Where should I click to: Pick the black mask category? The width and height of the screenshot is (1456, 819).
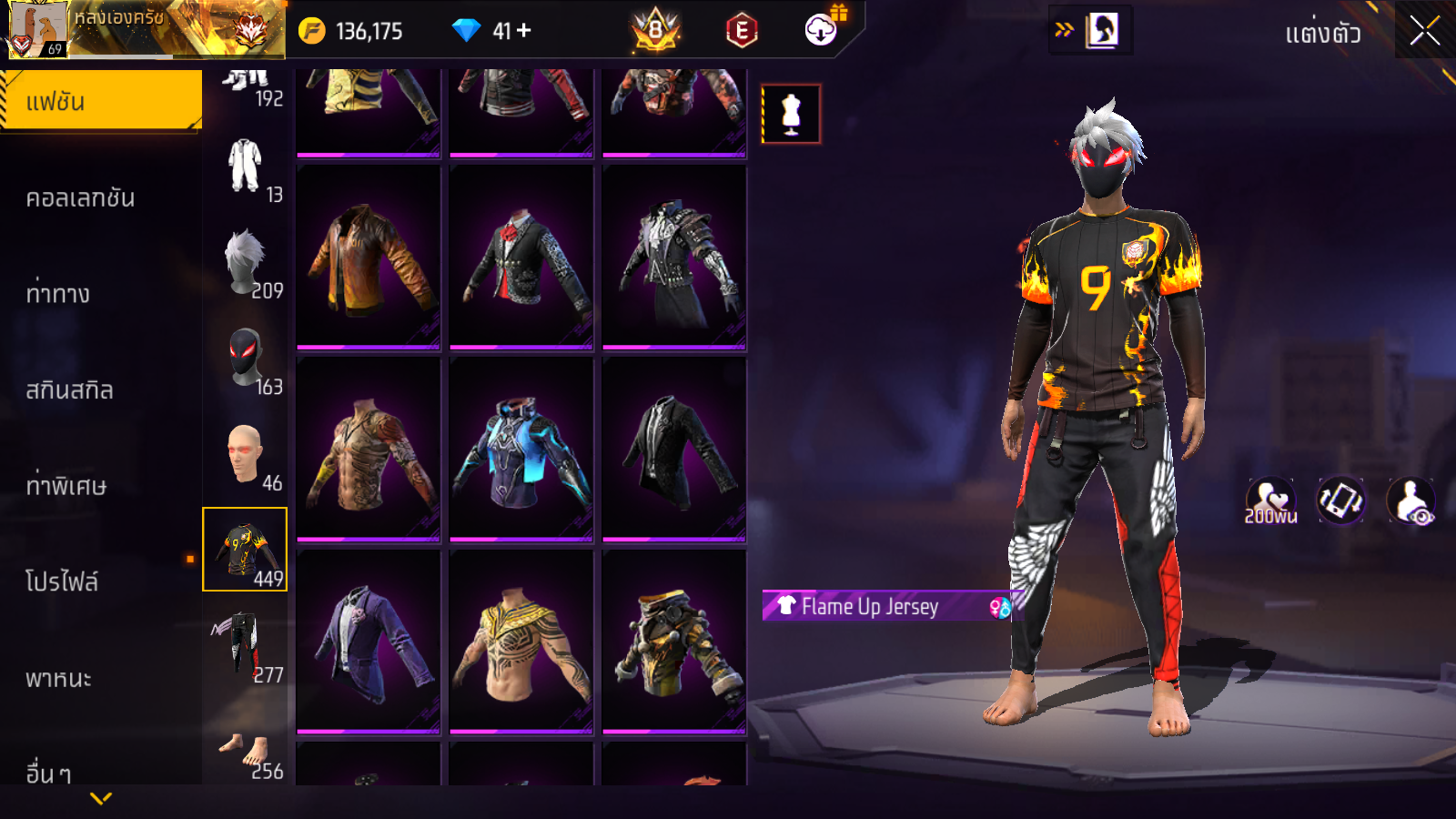(x=245, y=359)
